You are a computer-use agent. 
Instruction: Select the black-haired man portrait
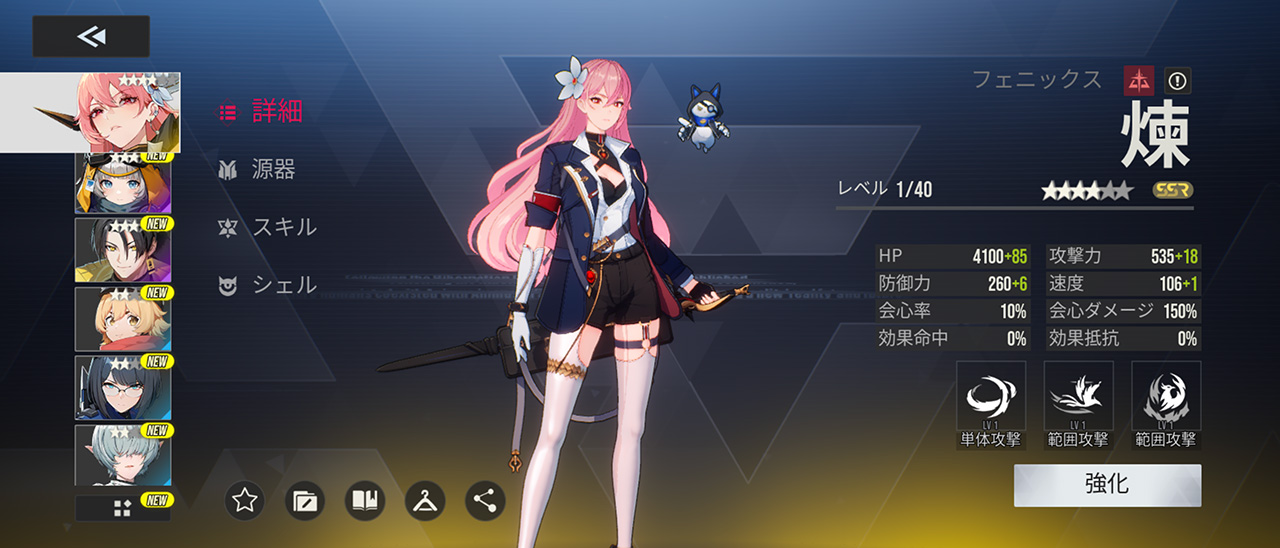[122, 249]
